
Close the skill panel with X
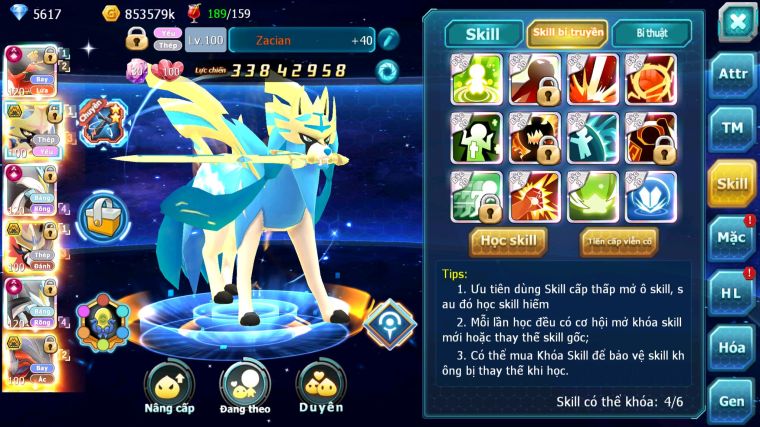coord(737,22)
